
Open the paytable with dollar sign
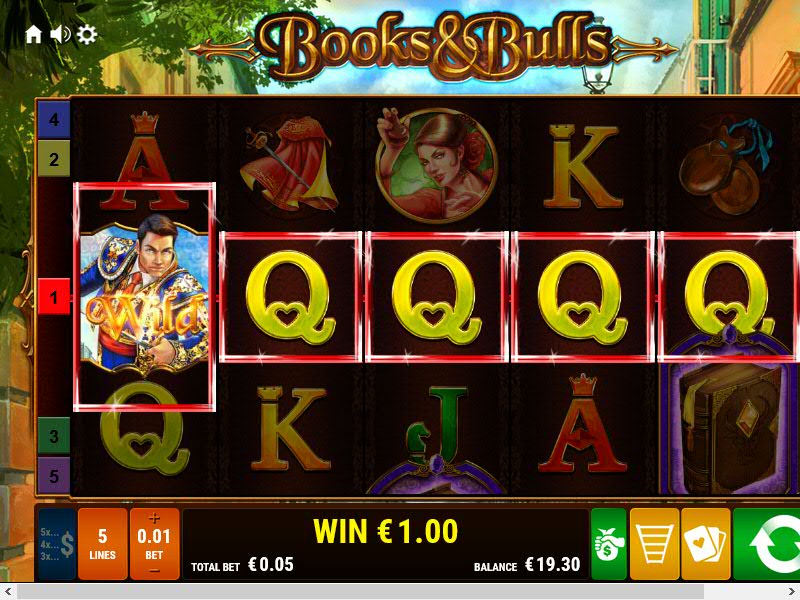pyautogui.click(x=56, y=544)
